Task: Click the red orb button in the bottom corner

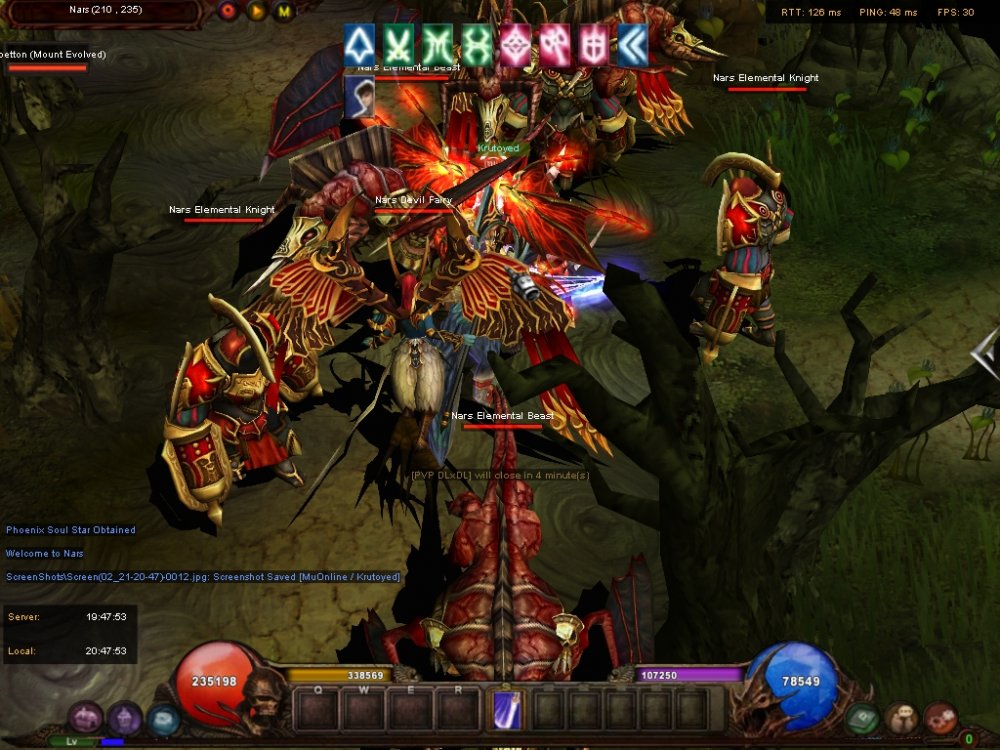Action: pos(940,718)
